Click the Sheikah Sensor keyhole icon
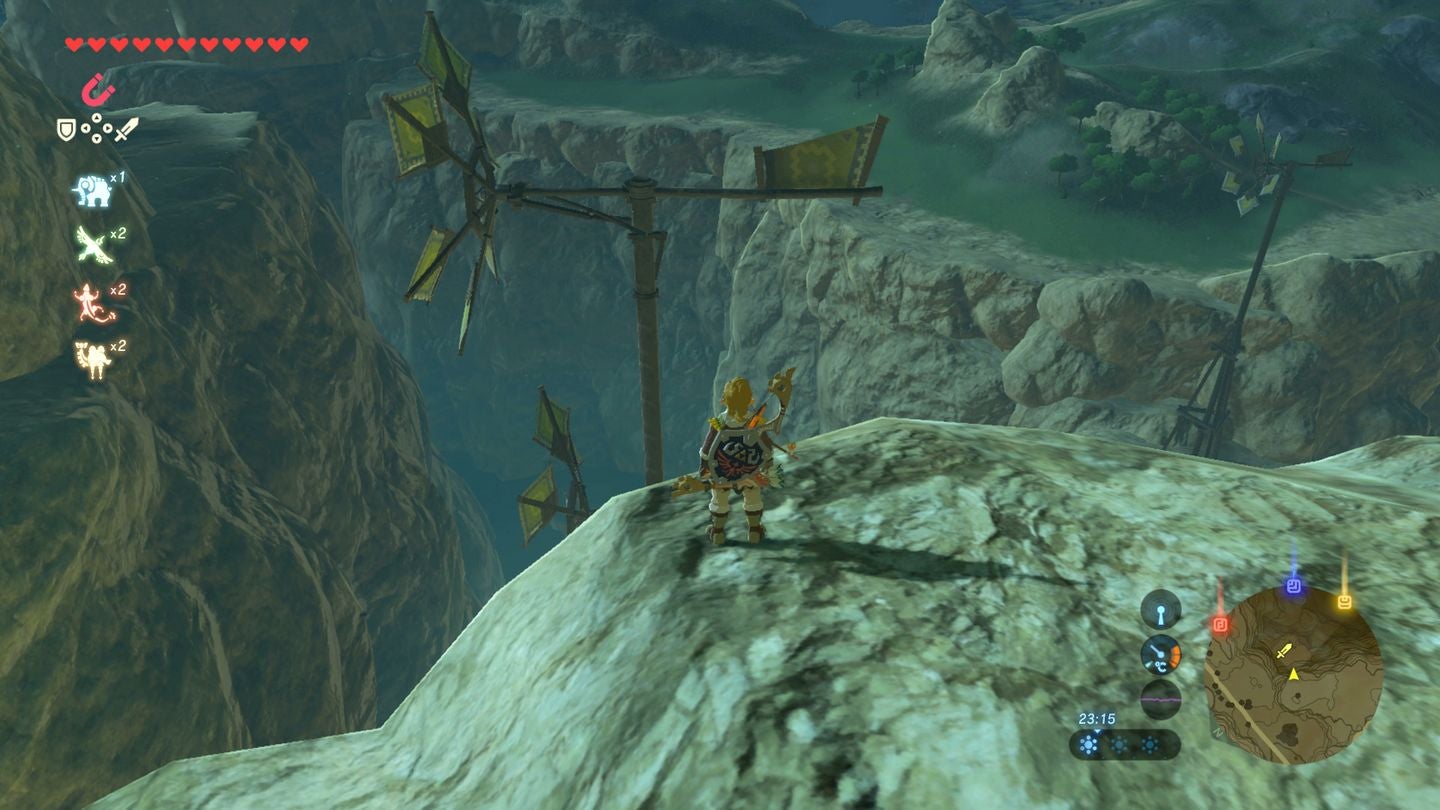1440x810 pixels. [1161, 611]
